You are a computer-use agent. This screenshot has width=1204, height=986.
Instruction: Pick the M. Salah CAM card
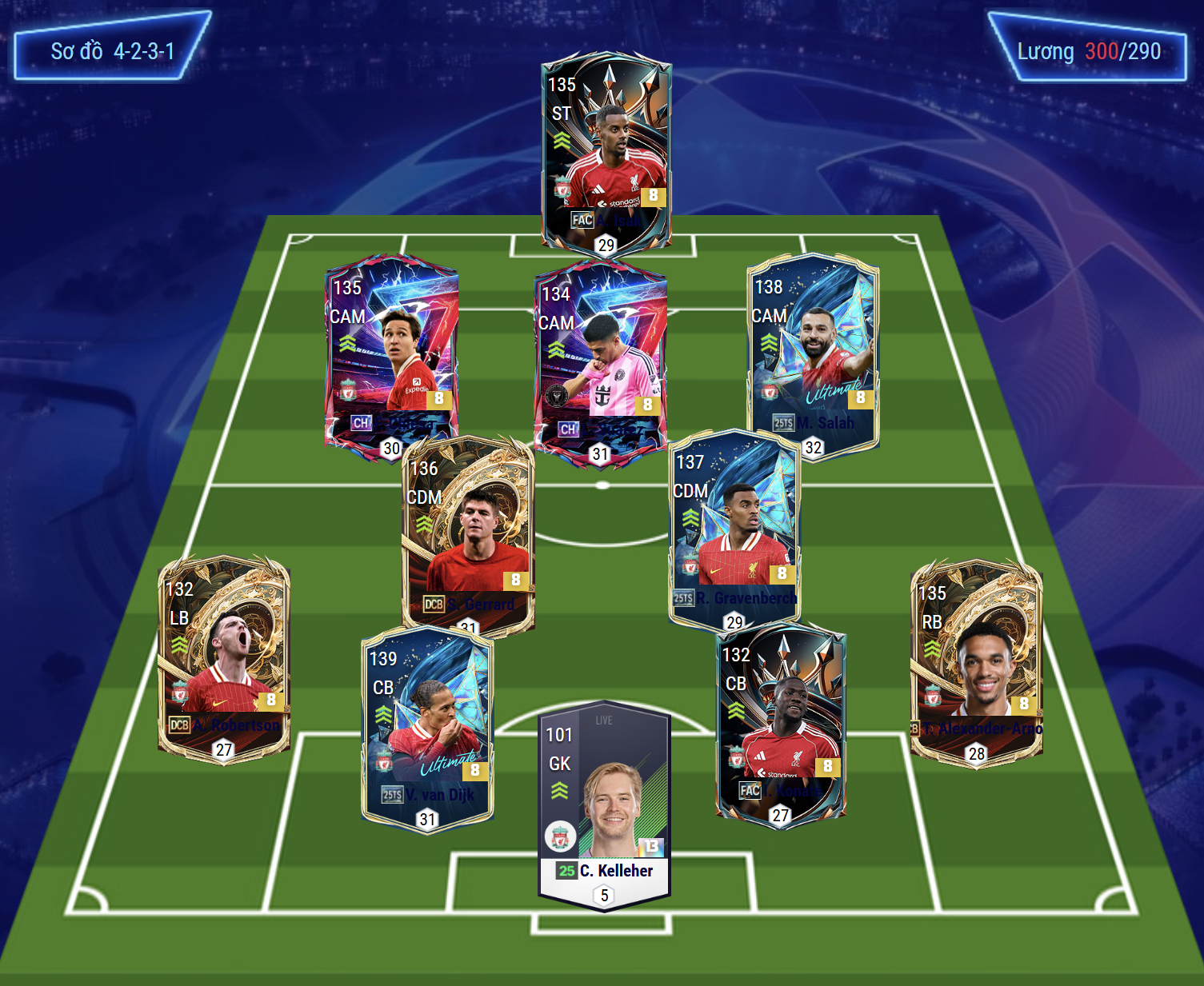click(813, 356)
